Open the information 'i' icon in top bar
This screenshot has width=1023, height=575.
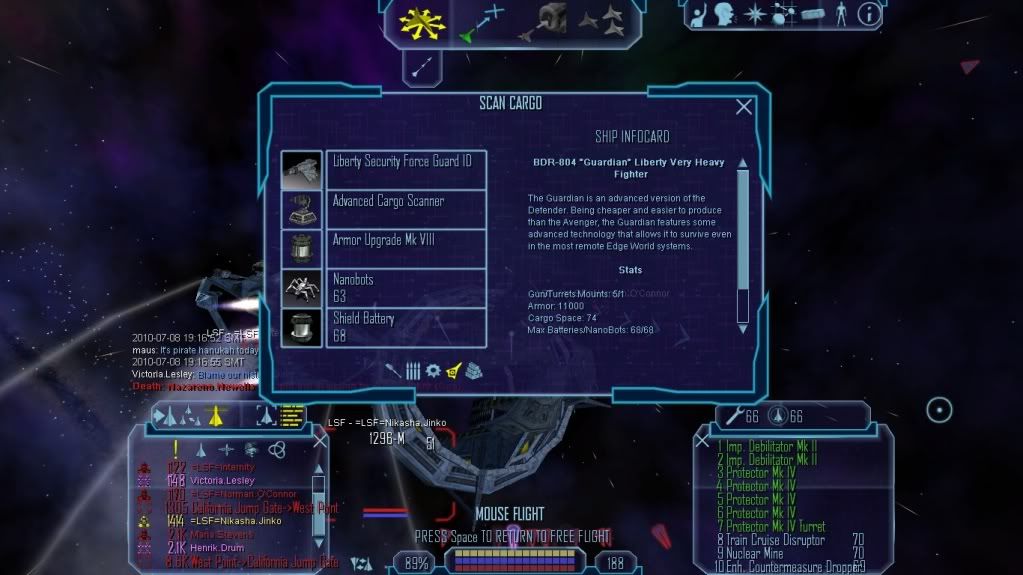(x=869, y=14)
